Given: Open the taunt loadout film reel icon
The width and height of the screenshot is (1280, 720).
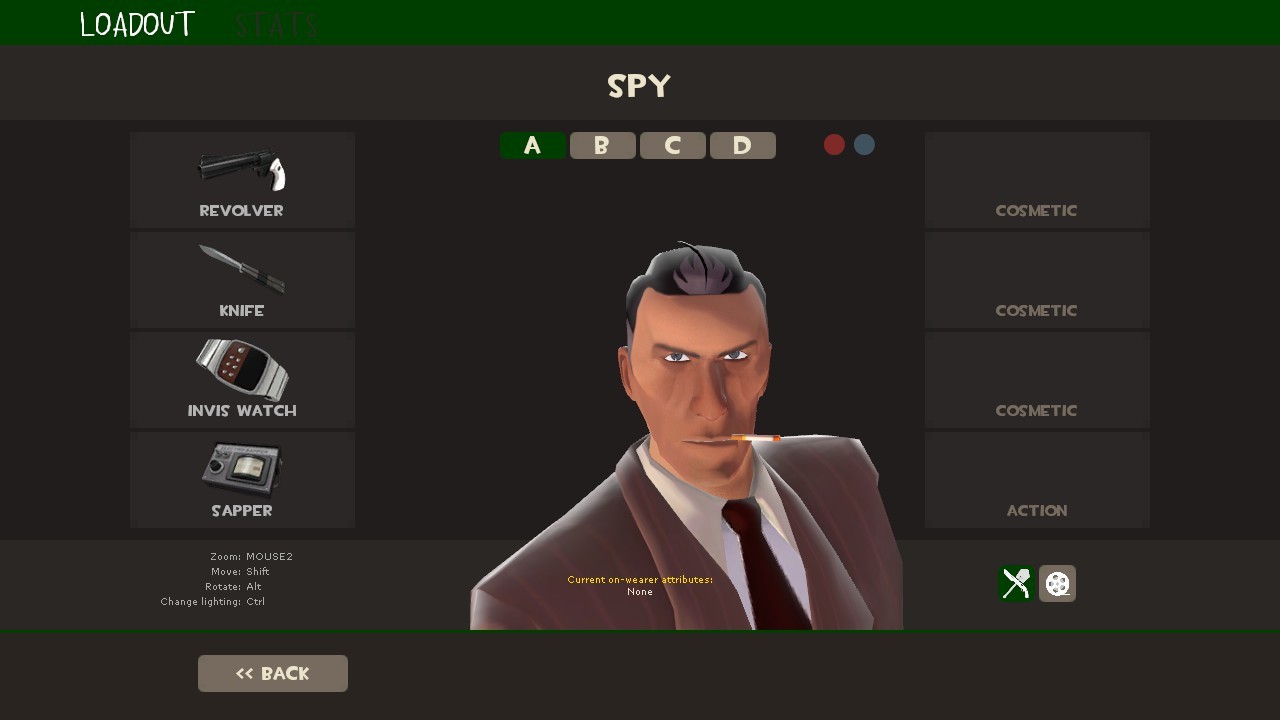Looking at the screenshot, I should (1057, 584).
